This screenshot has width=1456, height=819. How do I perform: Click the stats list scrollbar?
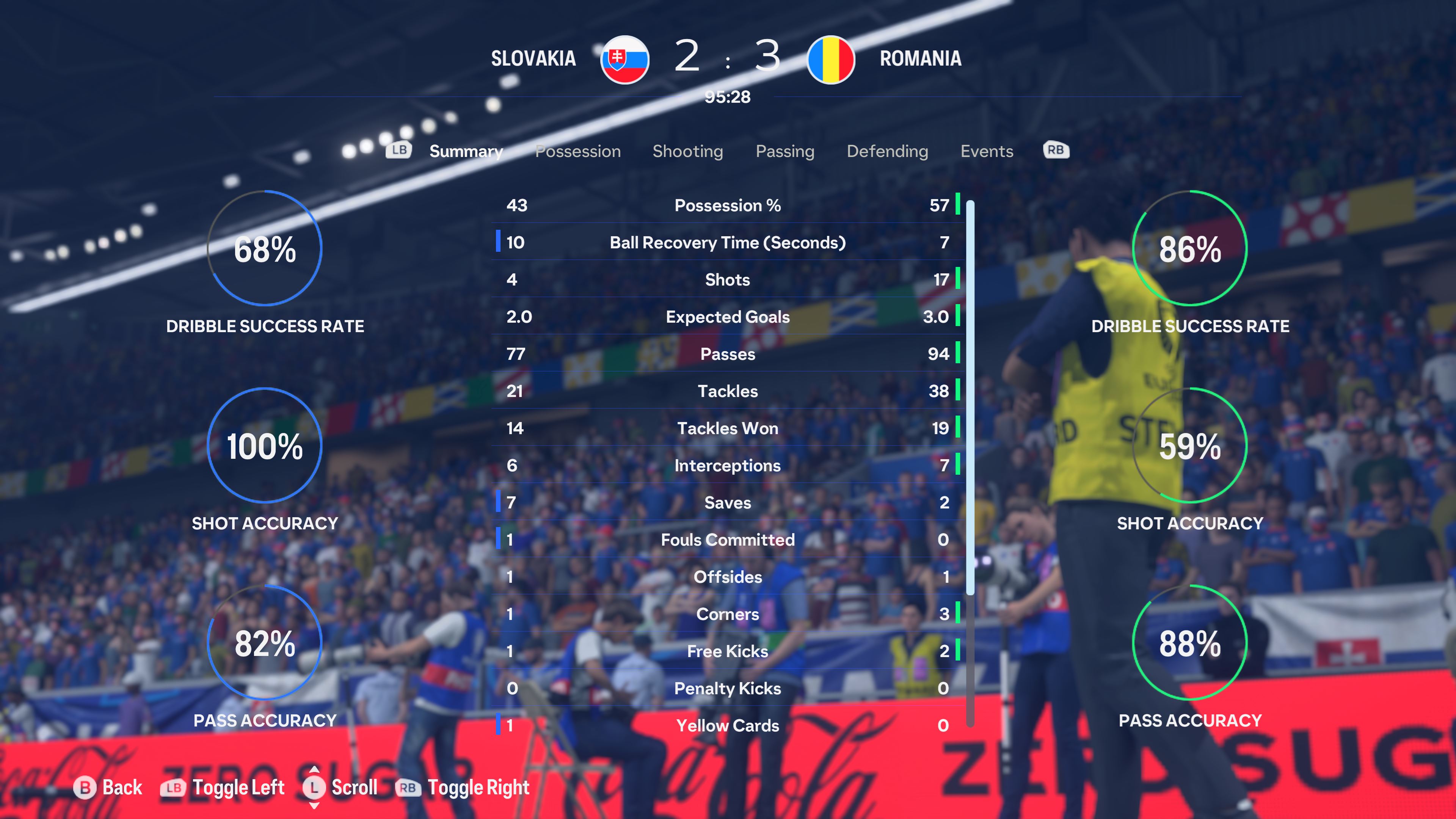[x=970, y=395]
